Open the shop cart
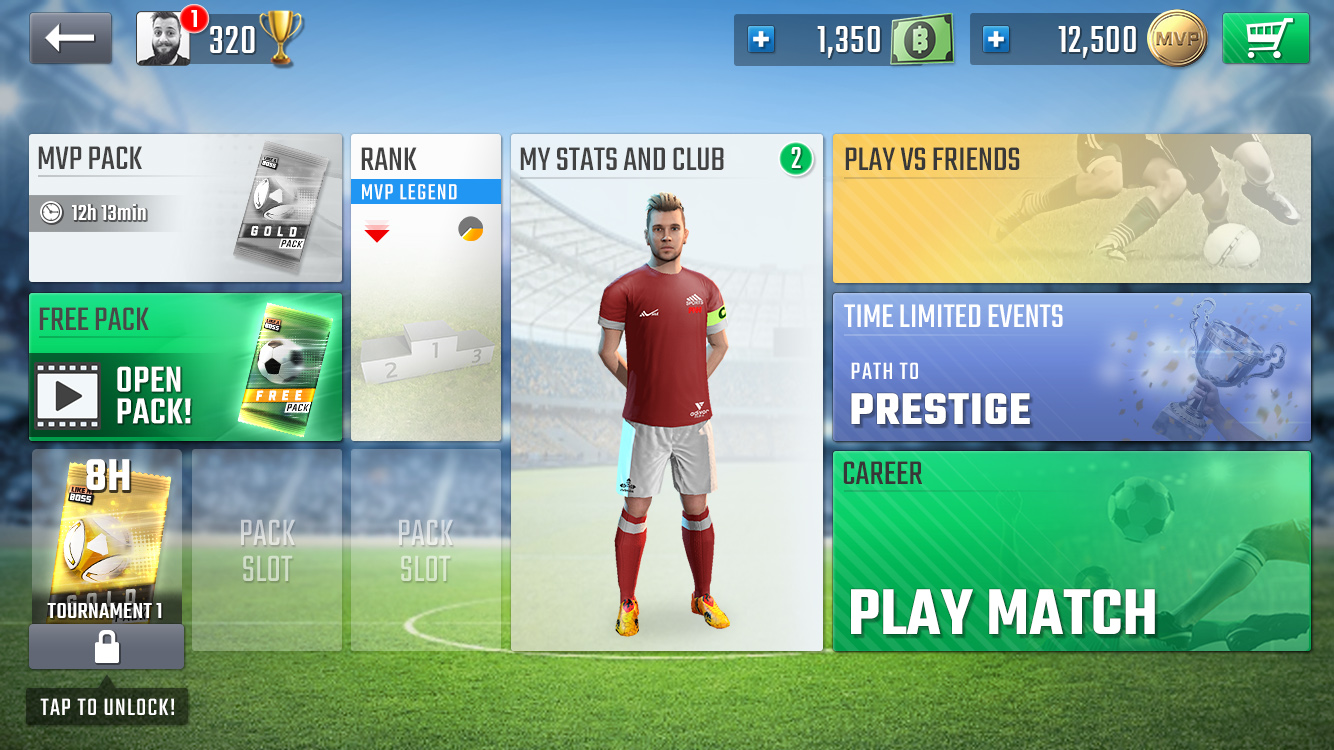Viewport: 1334px width, 750px height. [x=1265, y=39]
